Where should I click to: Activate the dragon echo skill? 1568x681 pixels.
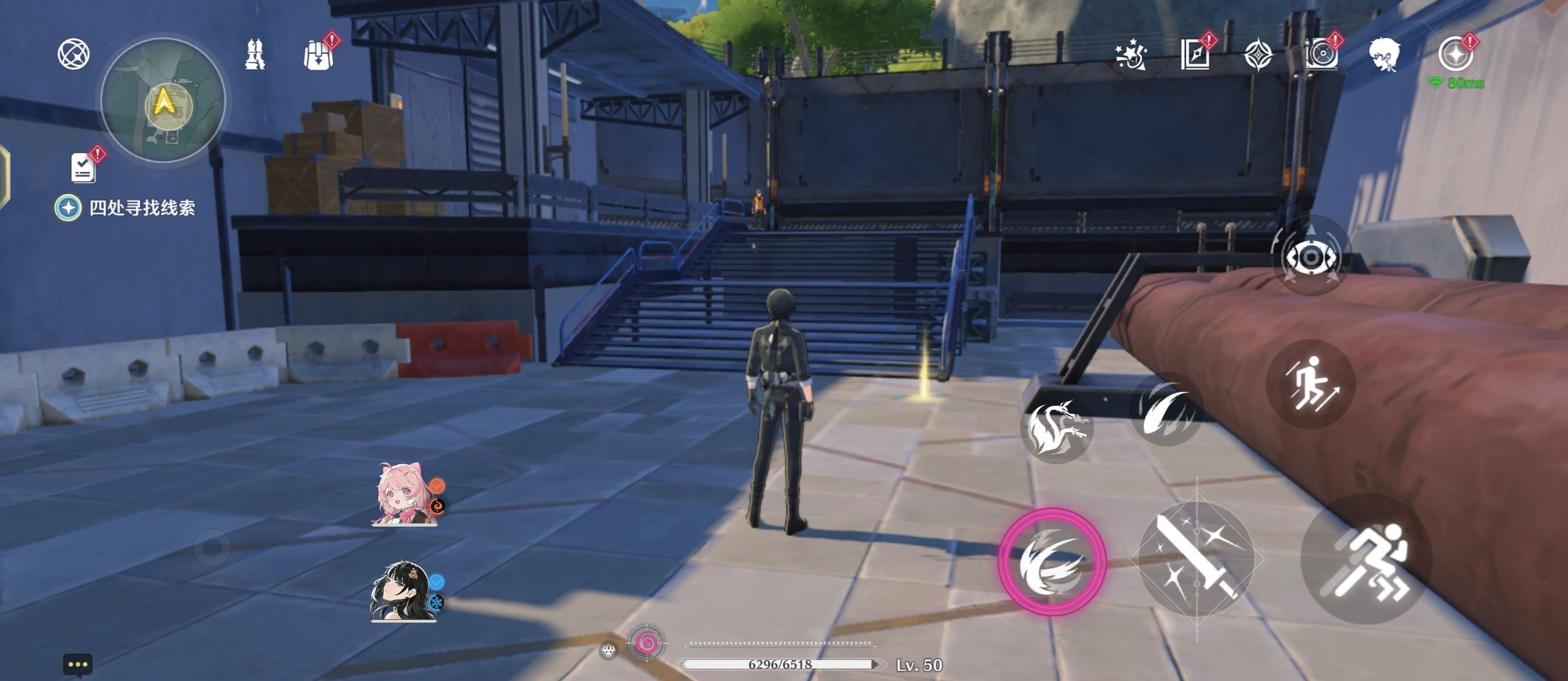tap(1056, 428)
